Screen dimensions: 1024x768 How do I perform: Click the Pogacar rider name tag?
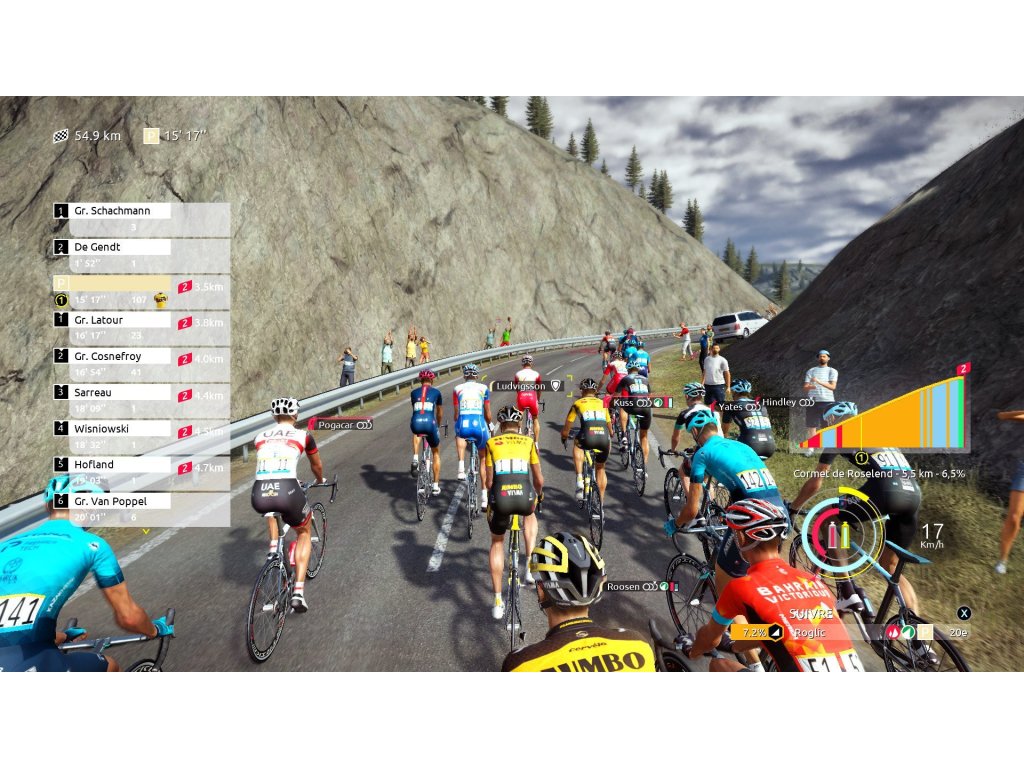(x=340, y=424)
